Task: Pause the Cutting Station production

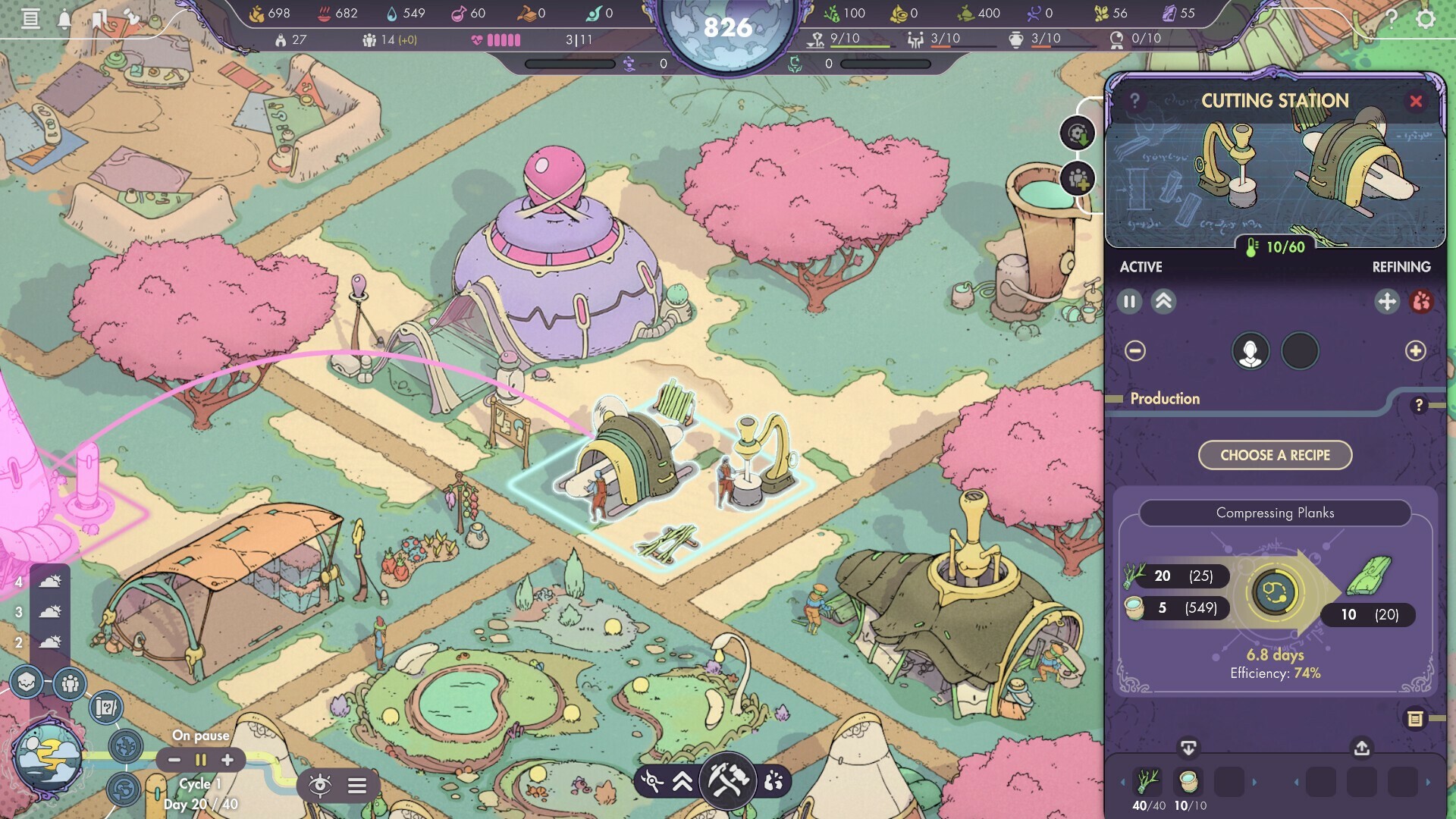Action: [1129, 302]
